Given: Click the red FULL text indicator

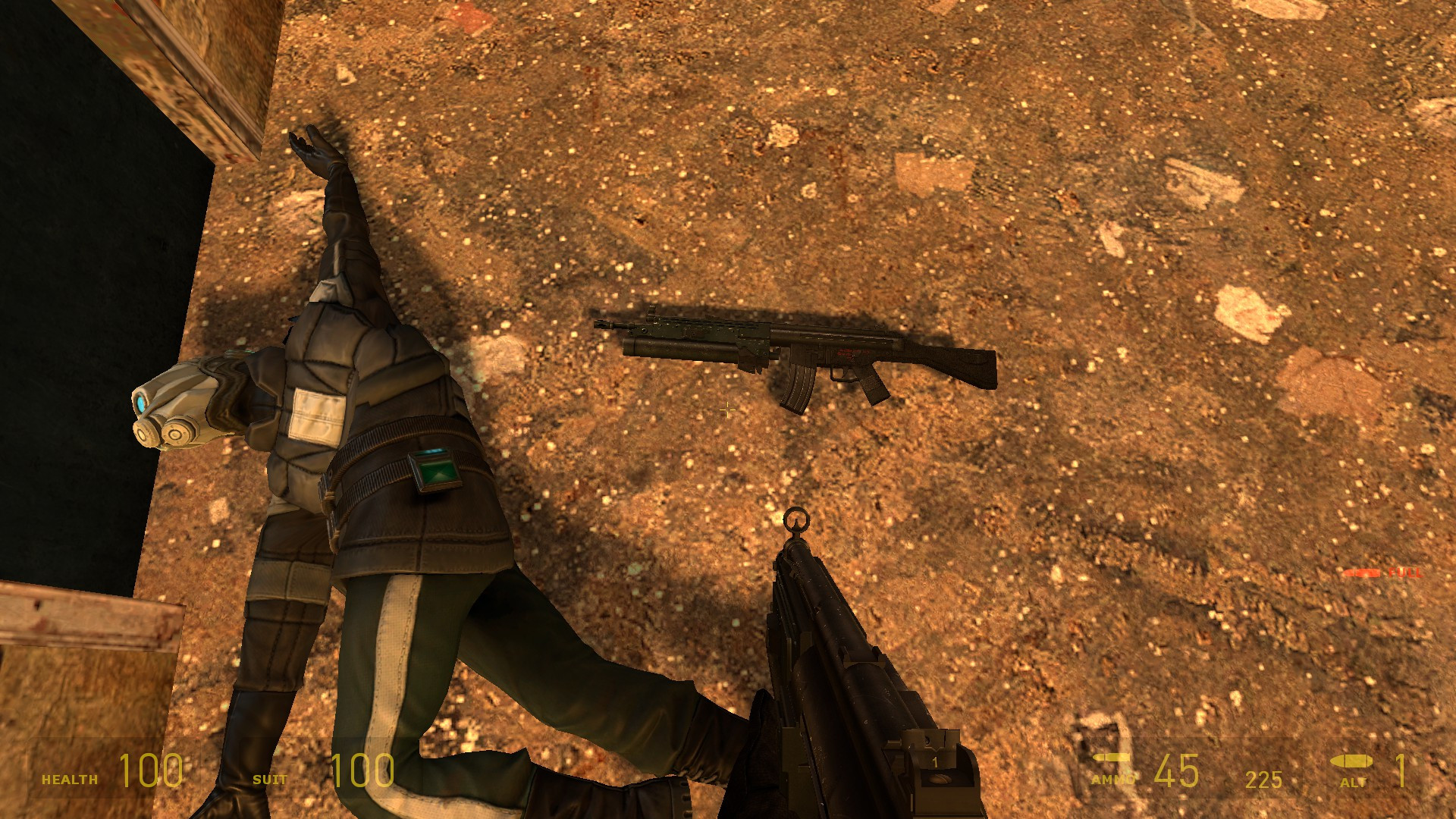Looking at the screenshot, I should [x=1404, y=573].
